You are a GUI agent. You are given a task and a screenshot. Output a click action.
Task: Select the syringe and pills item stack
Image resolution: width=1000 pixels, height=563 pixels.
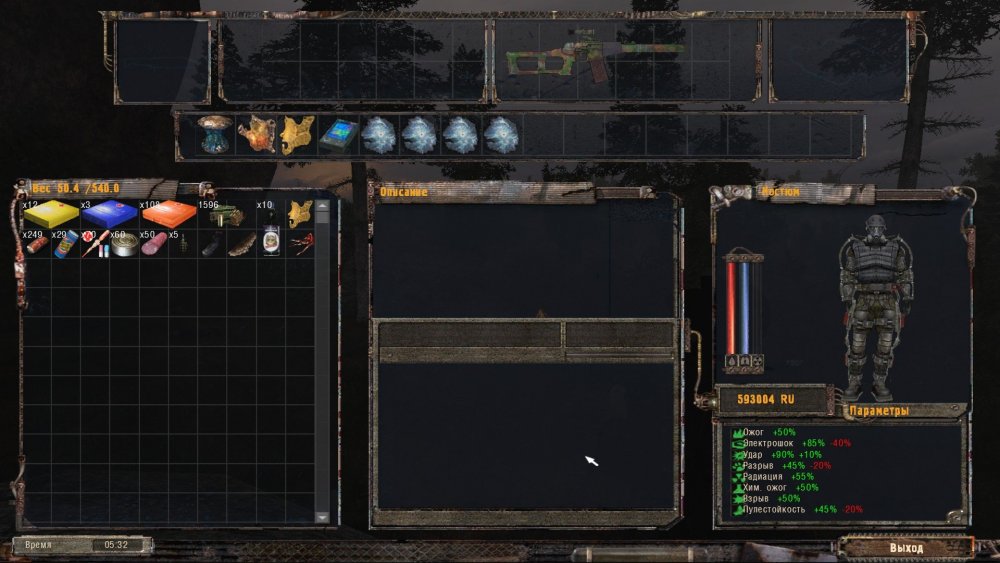pos(95,243)
